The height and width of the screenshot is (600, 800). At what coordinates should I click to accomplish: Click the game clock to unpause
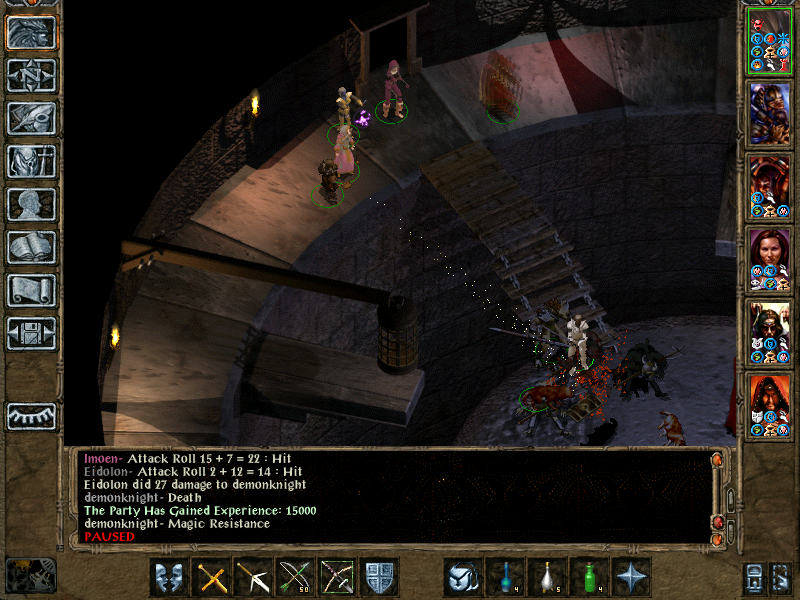click(31, 575)
